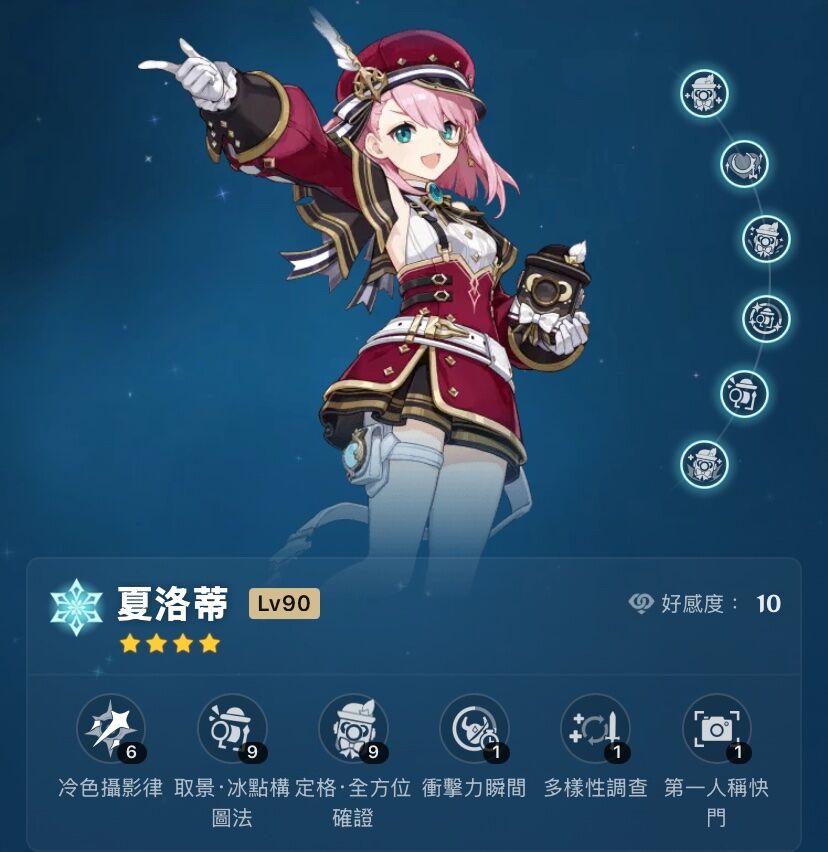View the 定格·全方位確證 burst talent
The width and height of the screenshot is (828, 852).
(353, 728)
